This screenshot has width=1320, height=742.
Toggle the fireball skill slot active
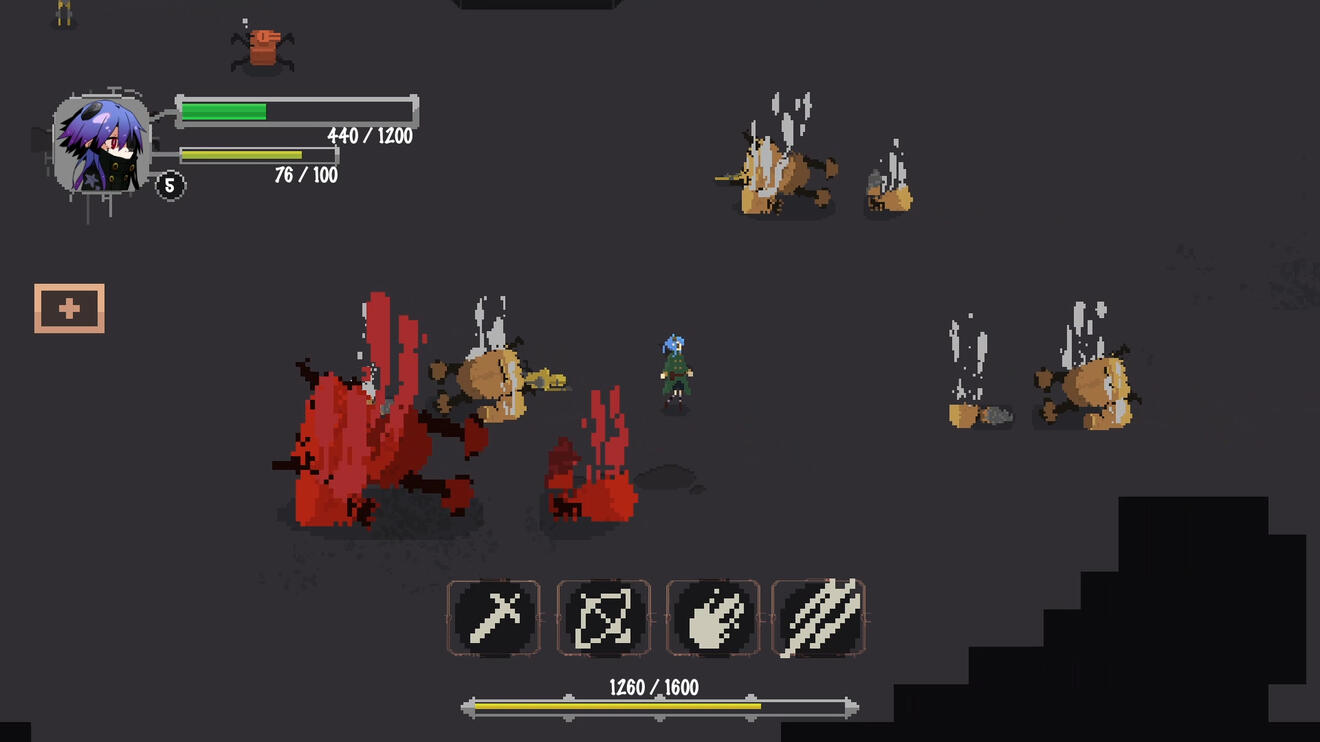tap(713, 619)
